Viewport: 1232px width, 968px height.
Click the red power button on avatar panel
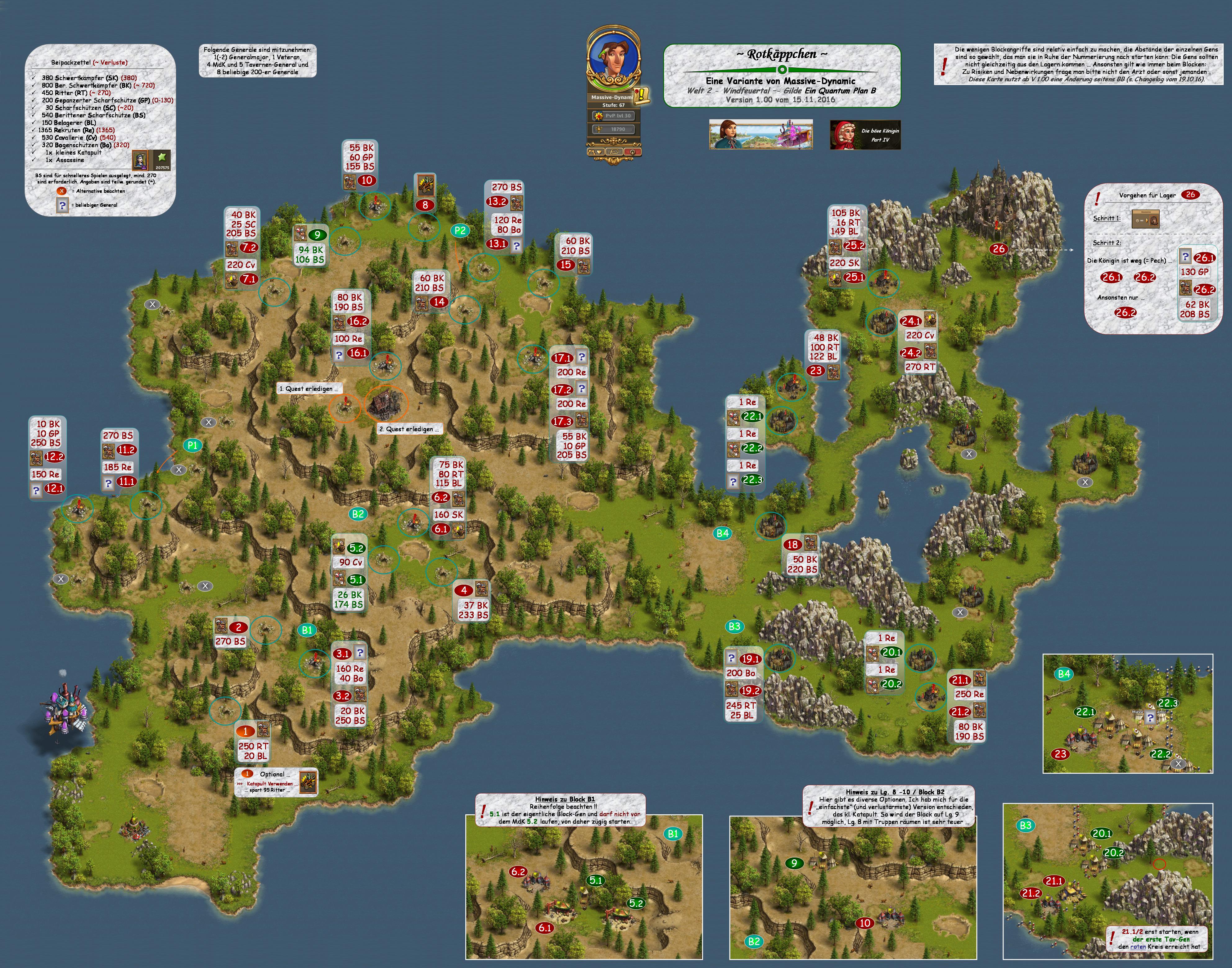point(633,151)
